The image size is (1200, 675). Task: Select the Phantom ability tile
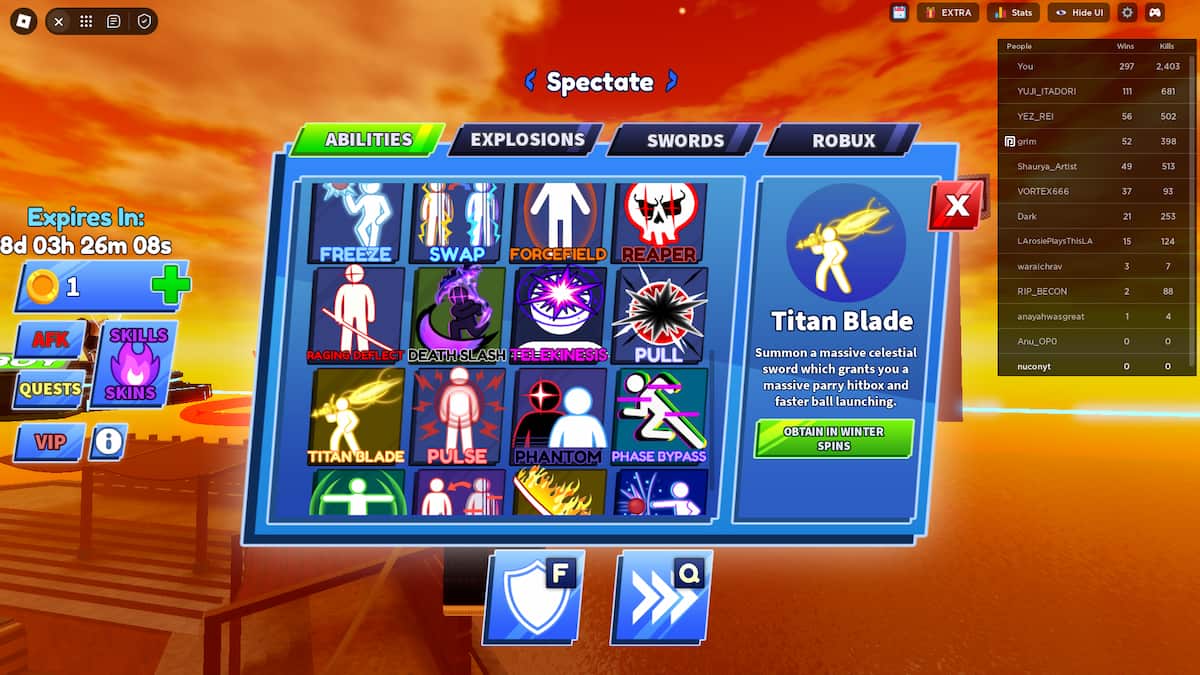(559, 417)
